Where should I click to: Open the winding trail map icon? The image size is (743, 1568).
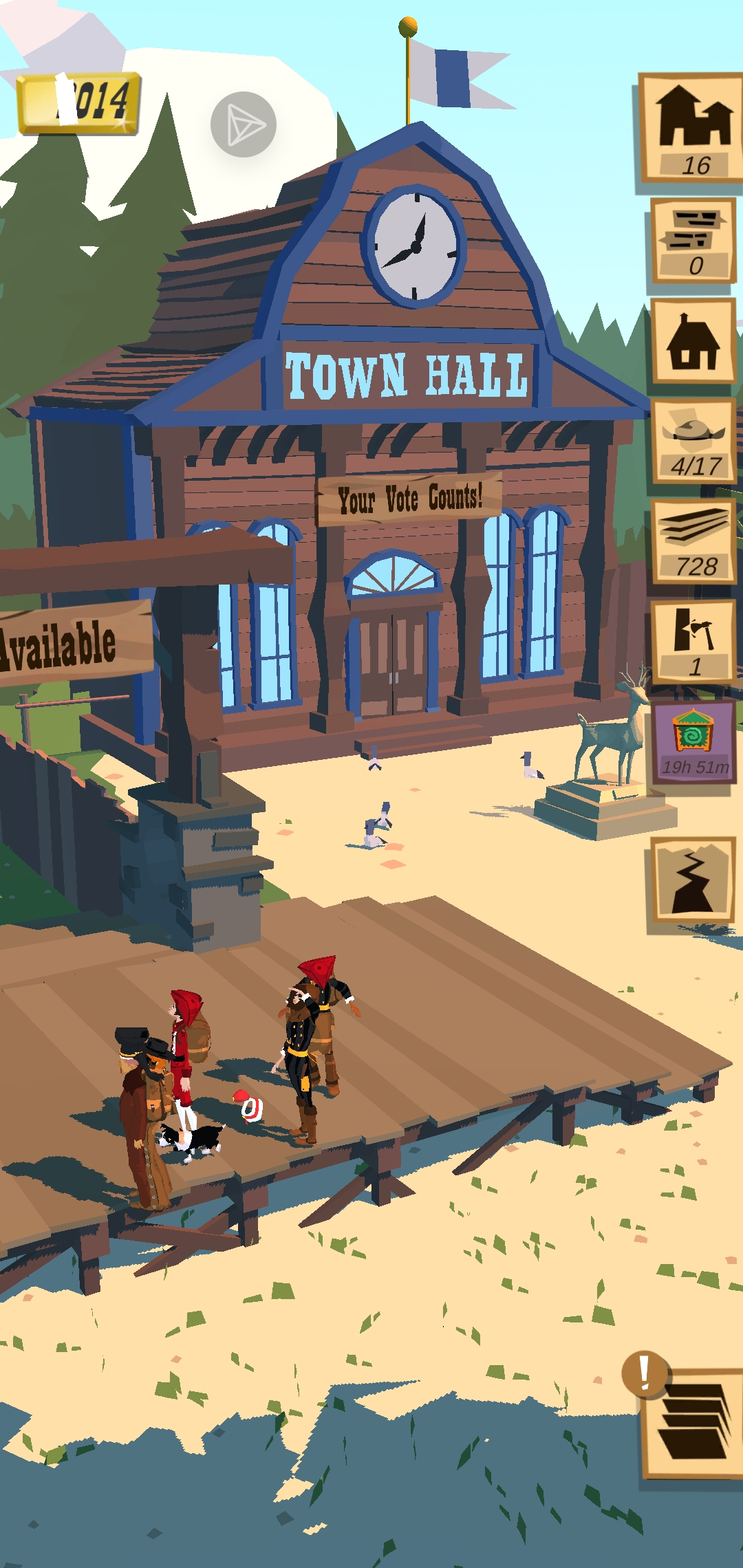coord(693,885)
